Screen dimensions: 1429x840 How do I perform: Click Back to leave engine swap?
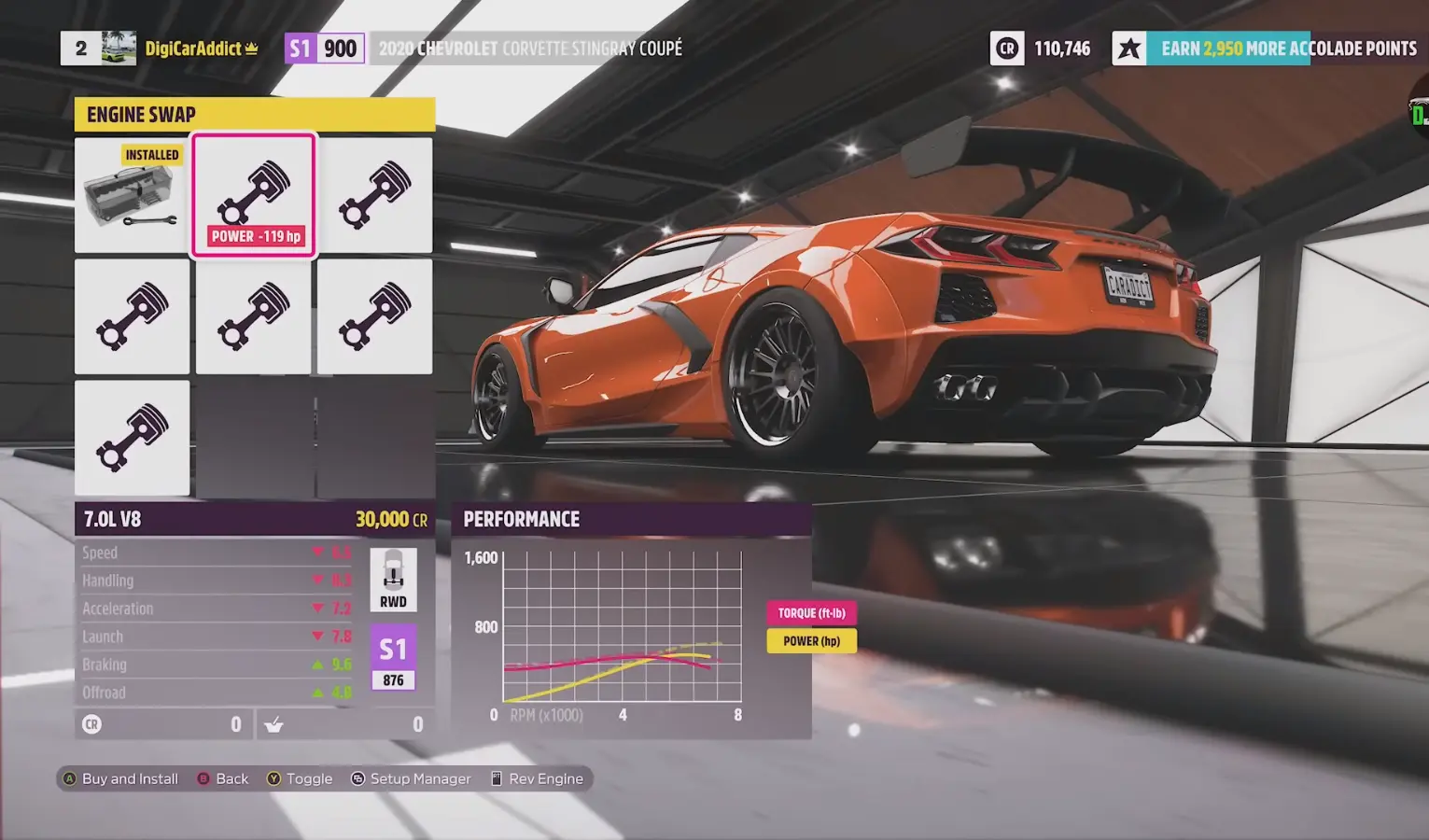click(222, 777)
